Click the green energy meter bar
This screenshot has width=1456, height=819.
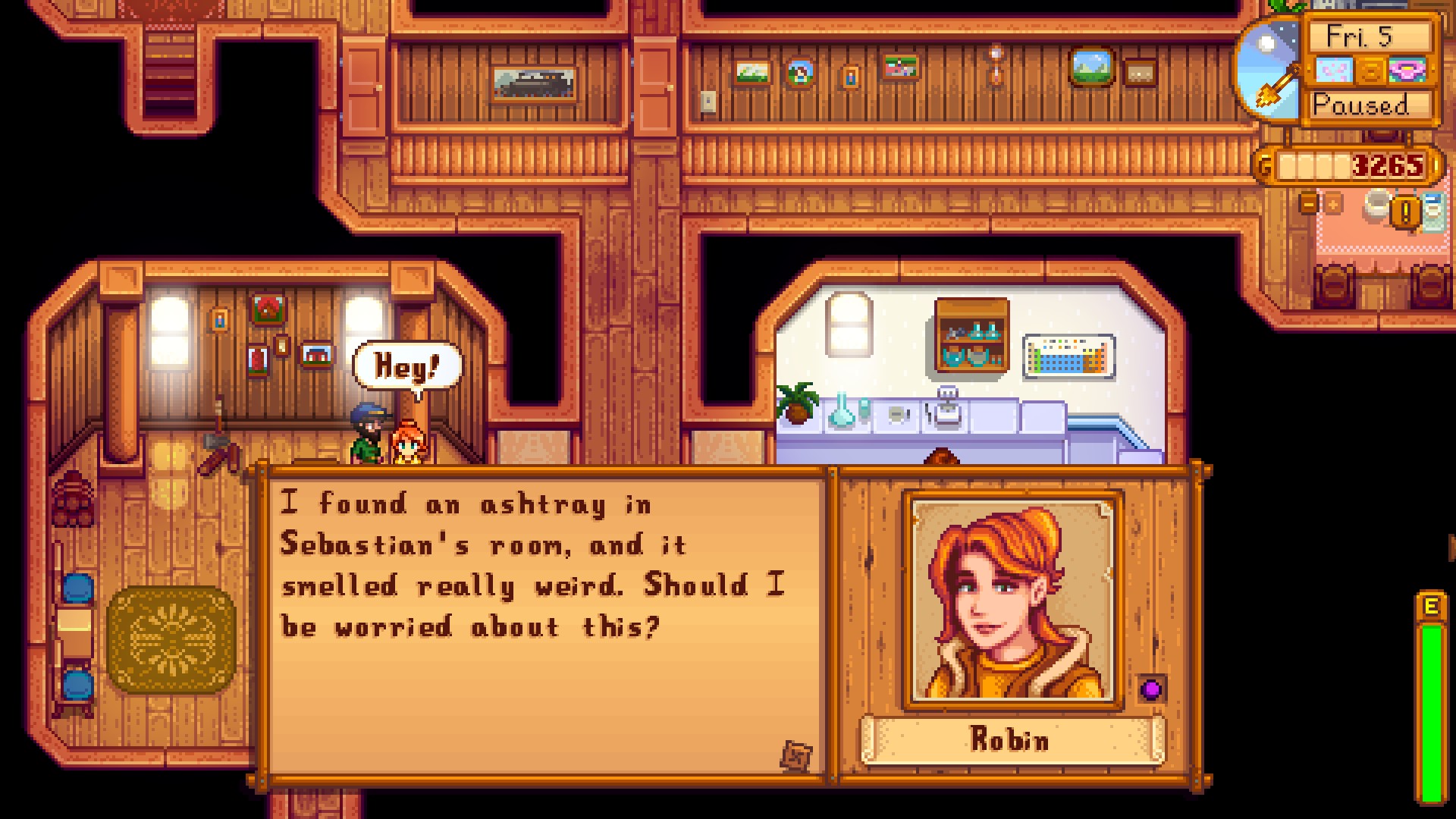(1432, 713)
